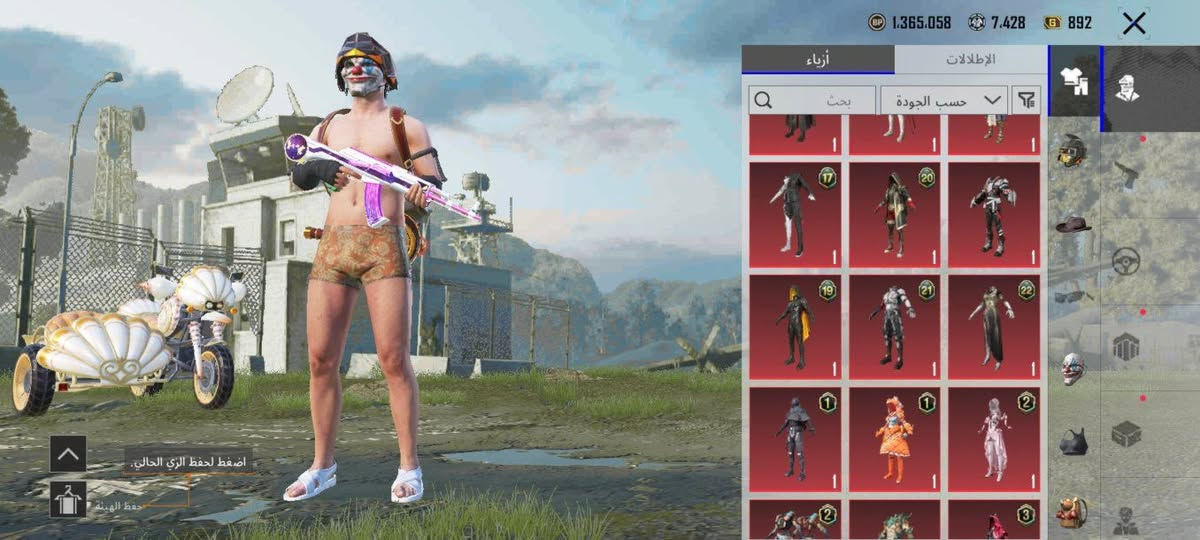
Task: Open the cowboy hat category
Action: coord(1072,224)
